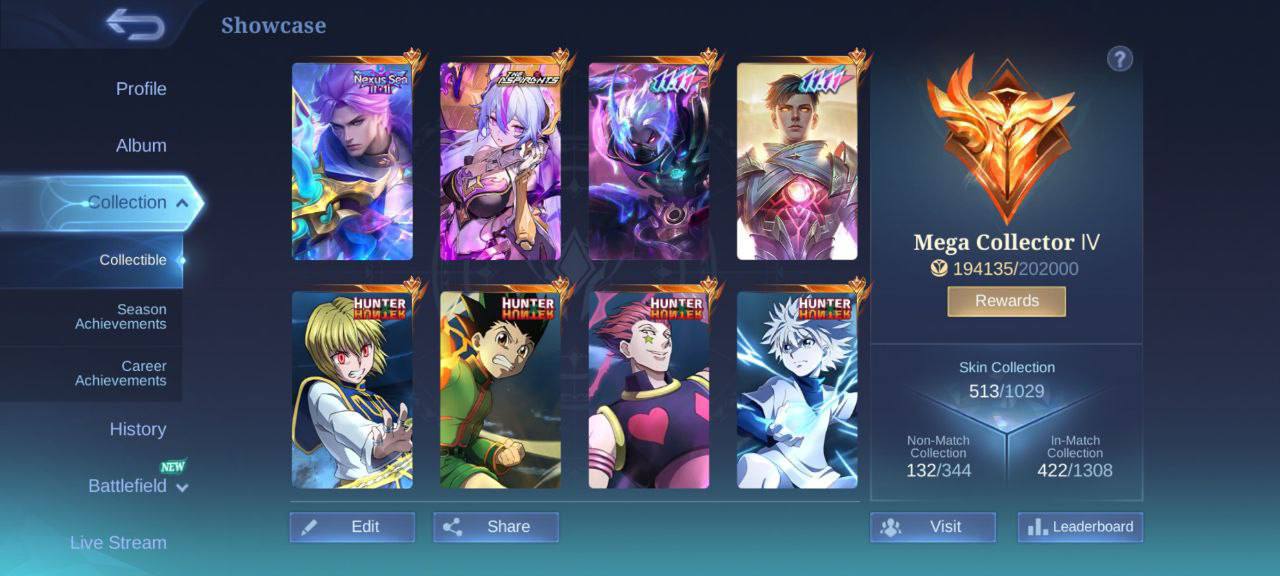Switch to the Album tab
This screenshot has width=1280, height=576.
(141, 146)
